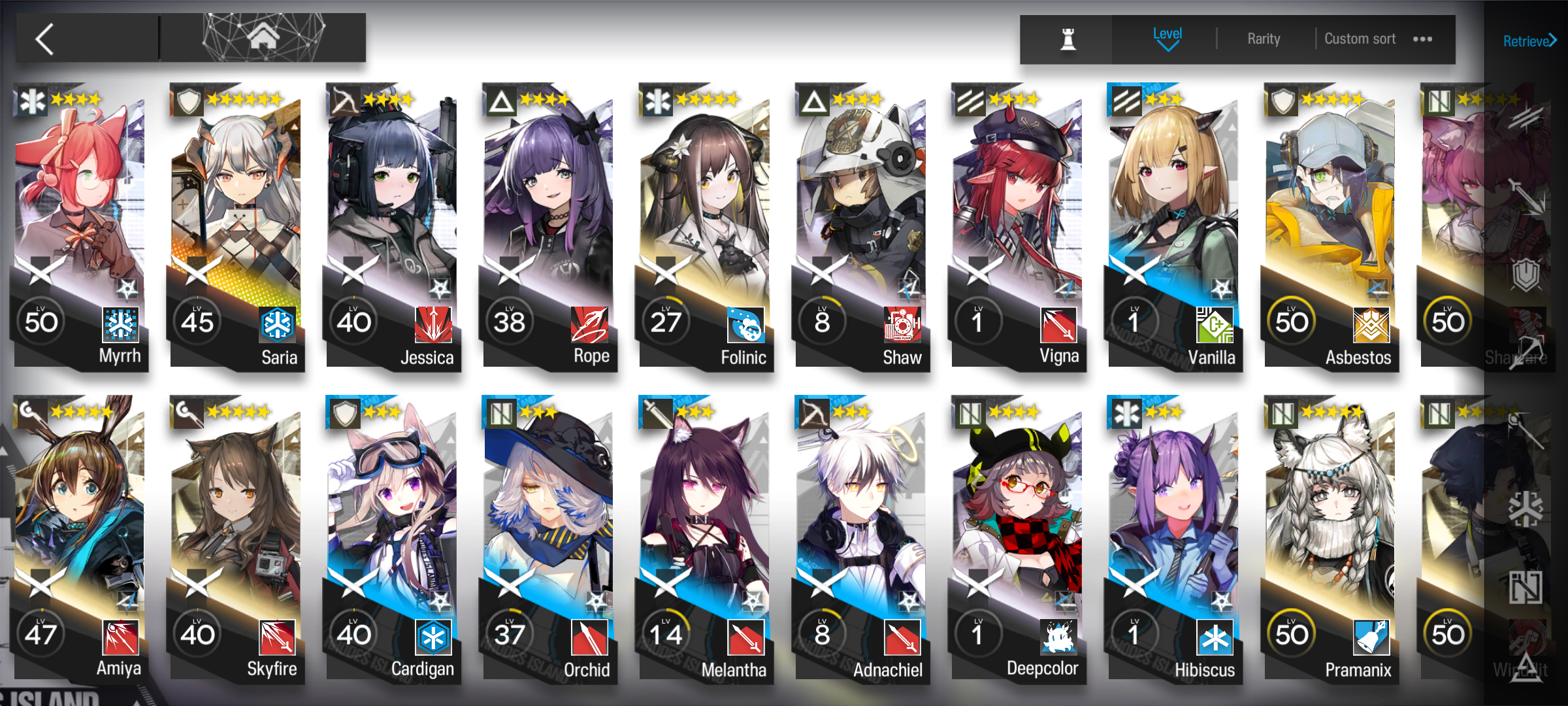Open the Folinic operator card

click(x=705, y=222)
